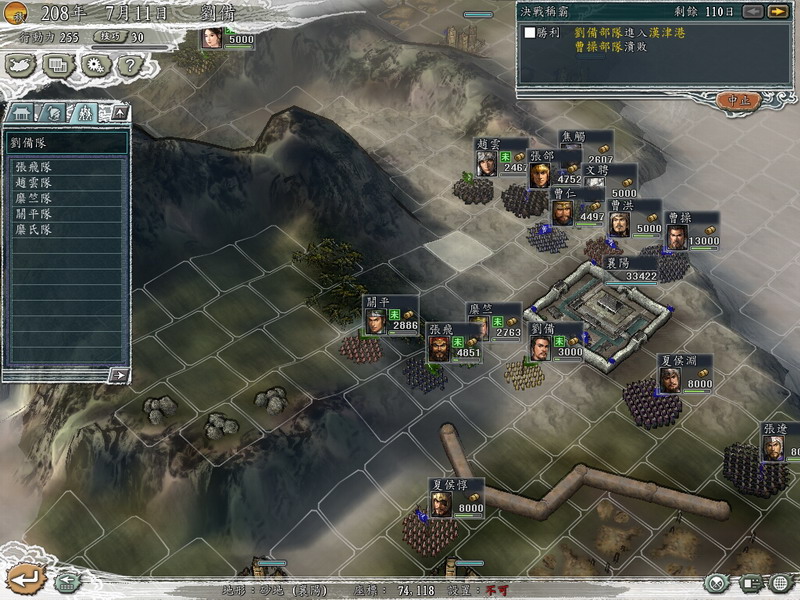This screenshot has width=800, height=600.
Task: Click the yellow next arrow in objectives panel
Action: click(x=777, y=11)
